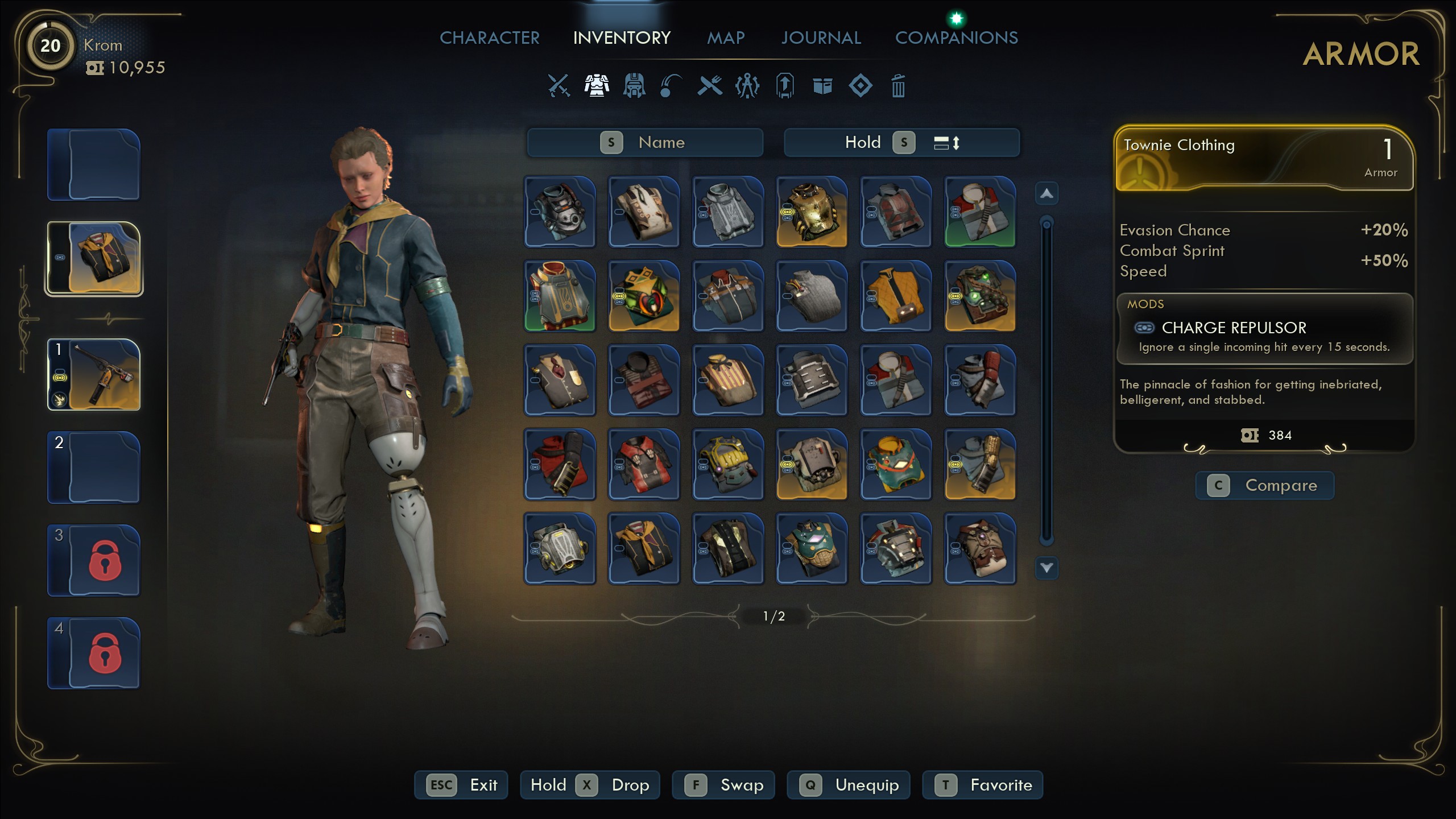Open the Mods category

click(747, 86)
